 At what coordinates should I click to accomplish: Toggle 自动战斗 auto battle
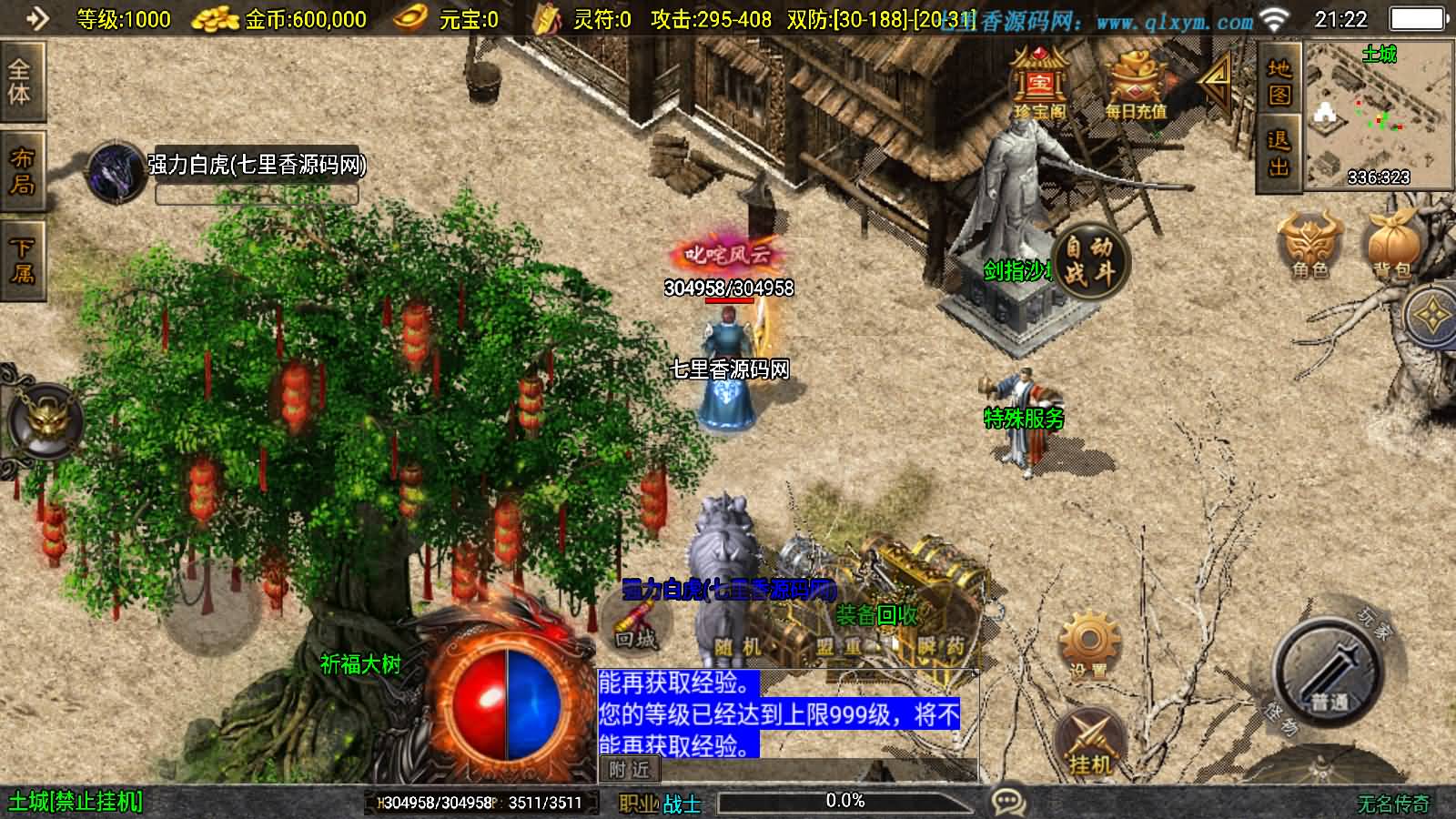(1089, 259)
